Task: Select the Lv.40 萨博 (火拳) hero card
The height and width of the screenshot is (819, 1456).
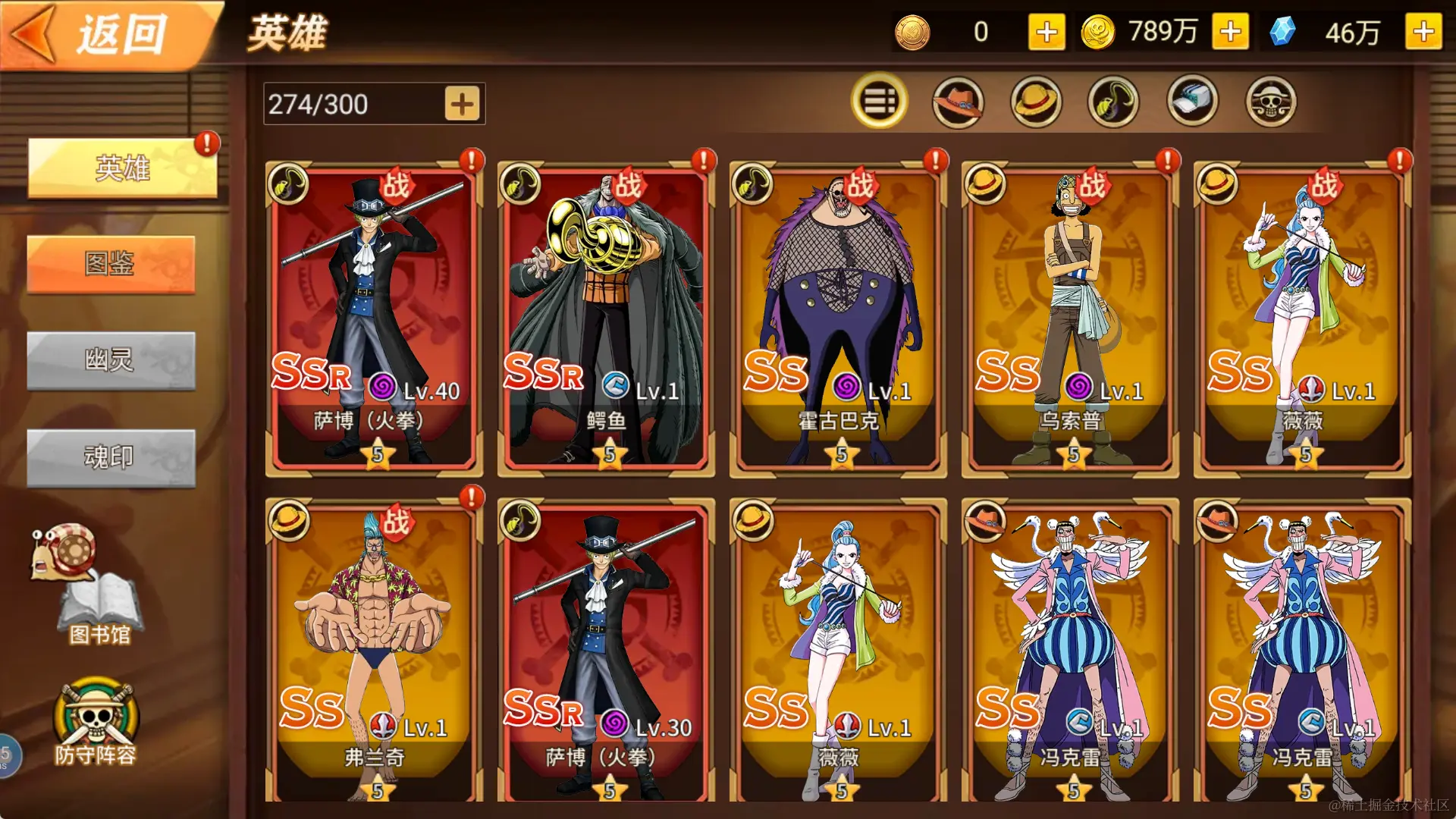Action: pos(375,318)
